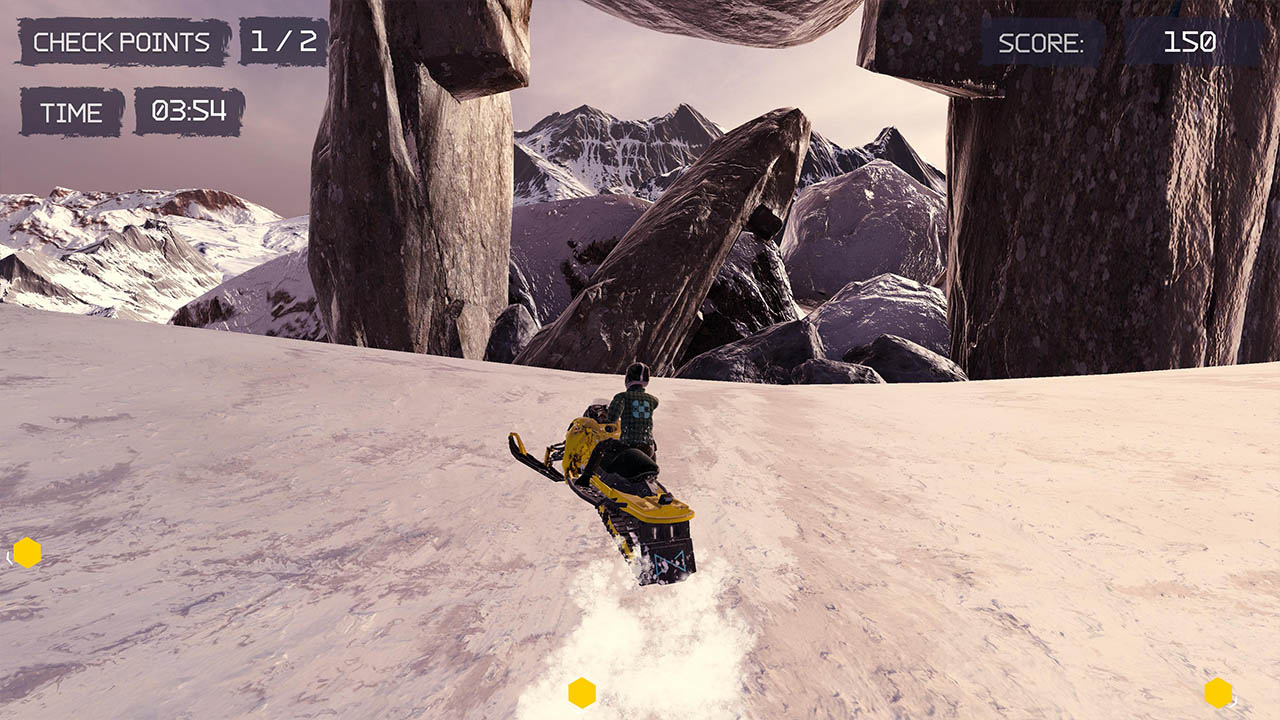Click the tall leaning rock pillar on the left

400,200
